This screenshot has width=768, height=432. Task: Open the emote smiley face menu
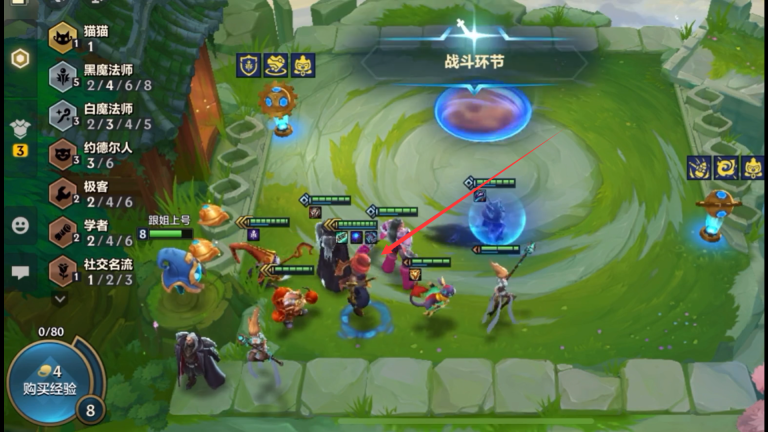(x=20, y=225)
